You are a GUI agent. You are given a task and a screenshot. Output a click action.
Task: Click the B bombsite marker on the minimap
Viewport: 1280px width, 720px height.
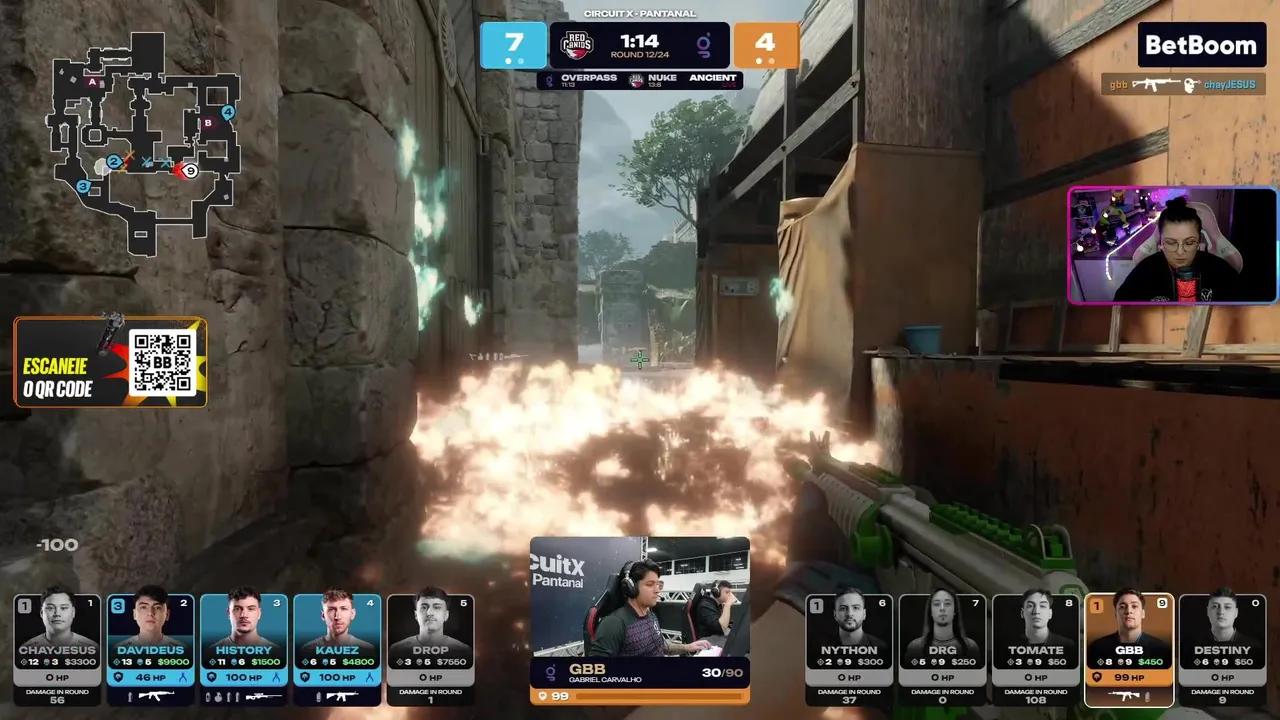tap(207, 123)
